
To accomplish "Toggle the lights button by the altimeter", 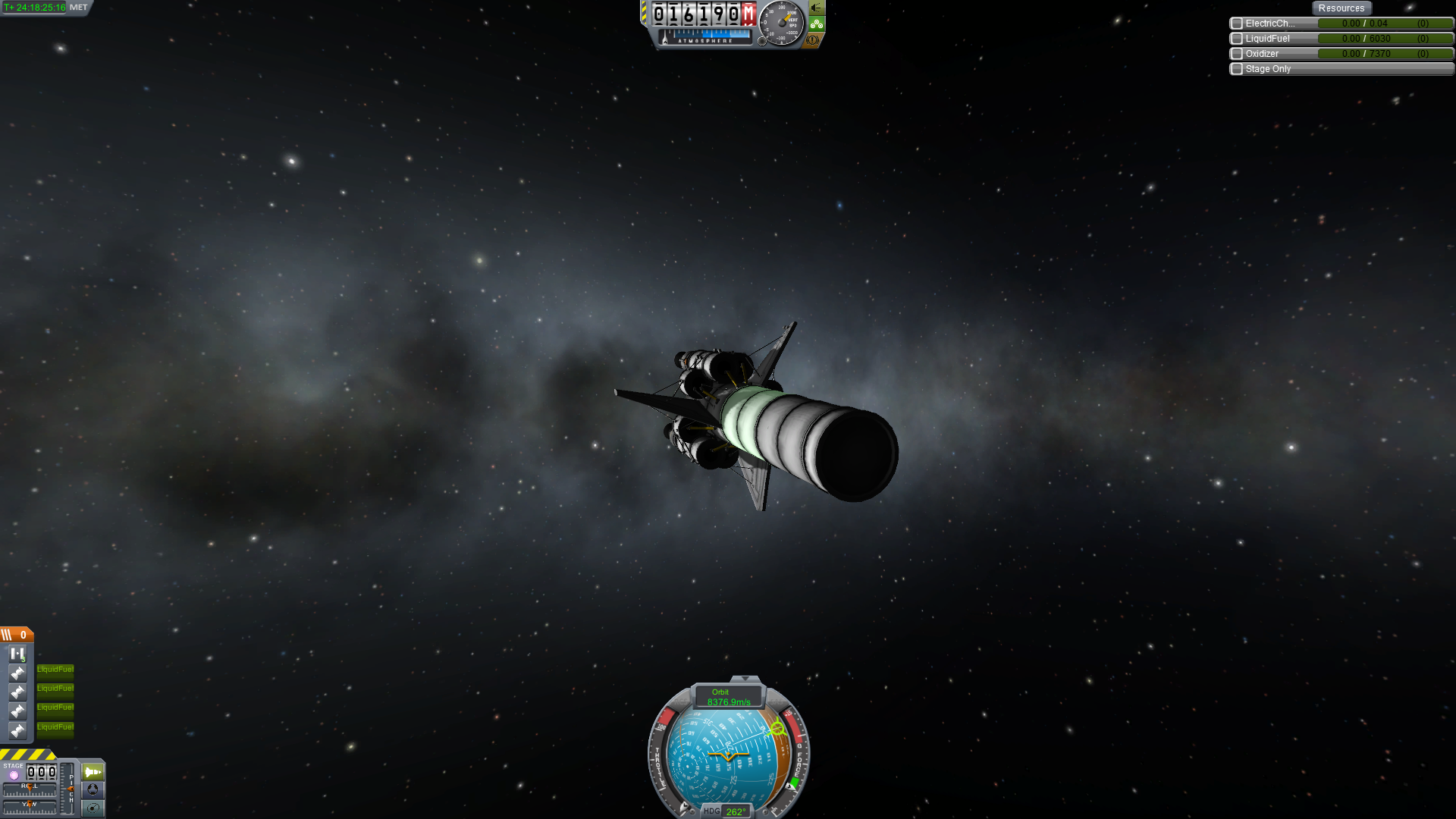I will [x=817, y=8].
